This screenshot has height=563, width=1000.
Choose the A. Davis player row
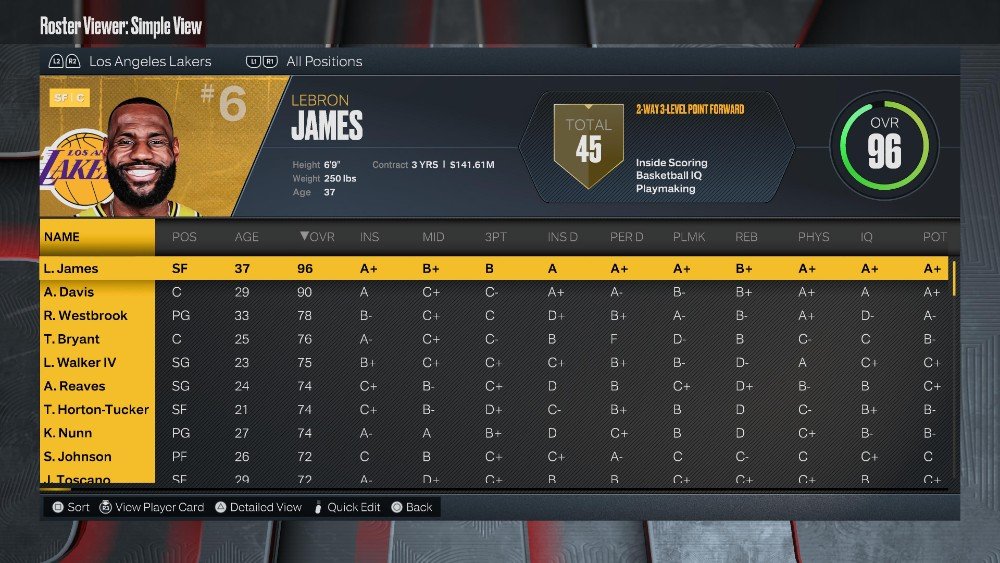click(68, 292)
